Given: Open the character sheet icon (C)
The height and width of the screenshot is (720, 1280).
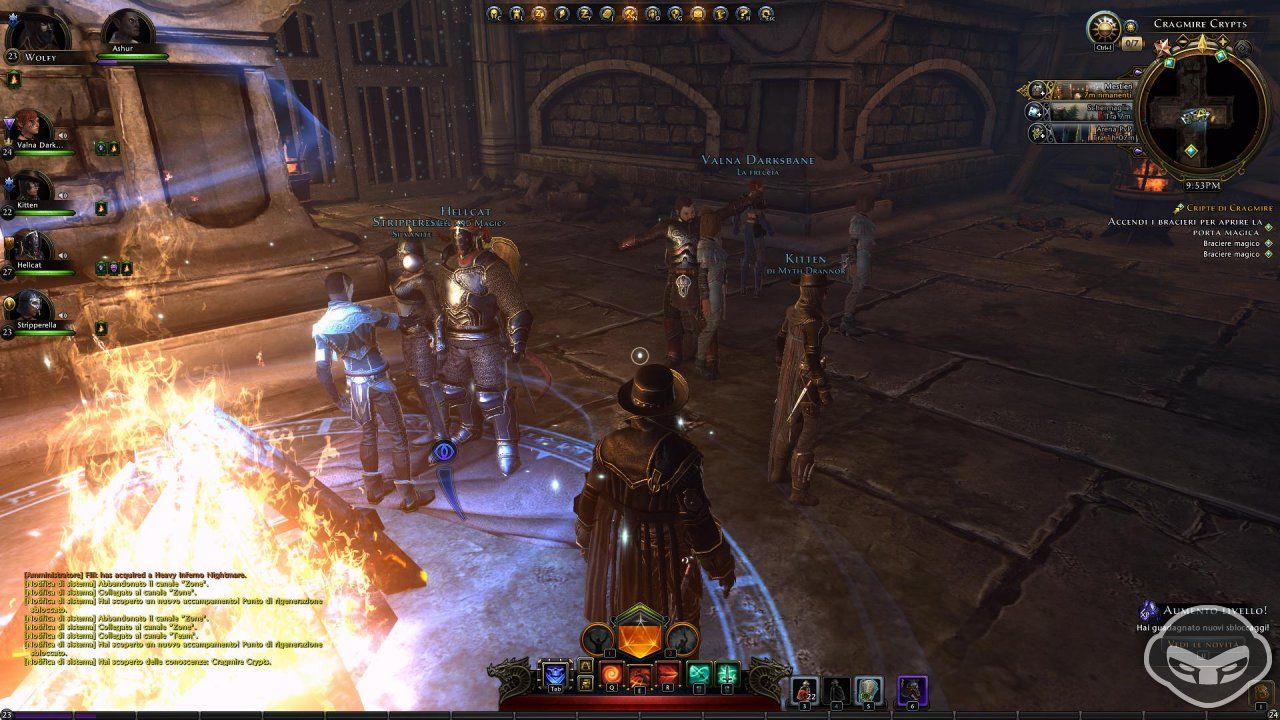Looking at the screenshot, I should click(493, 15).
